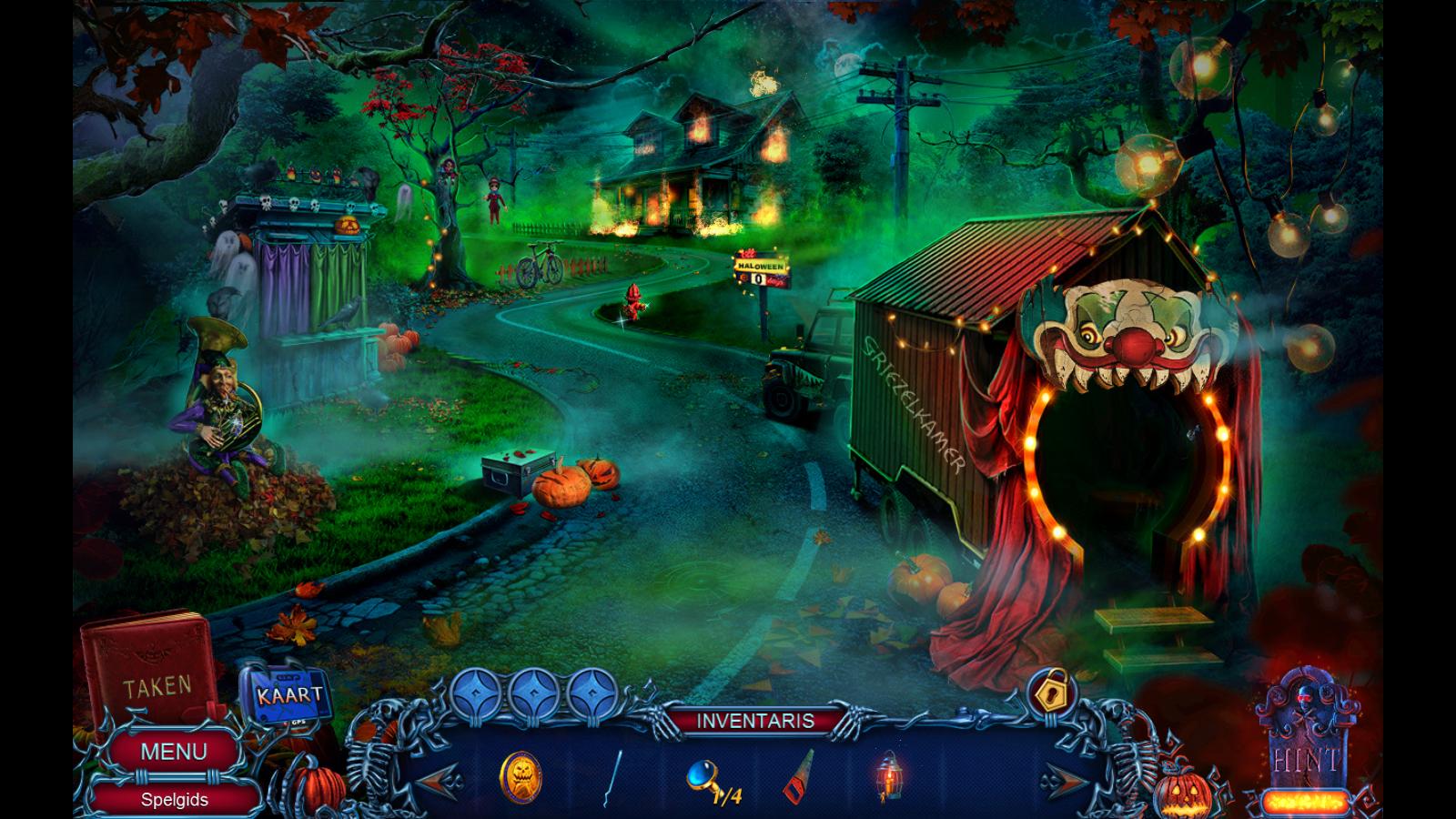Choose the red-handled saw from inventory

[799, 776]
